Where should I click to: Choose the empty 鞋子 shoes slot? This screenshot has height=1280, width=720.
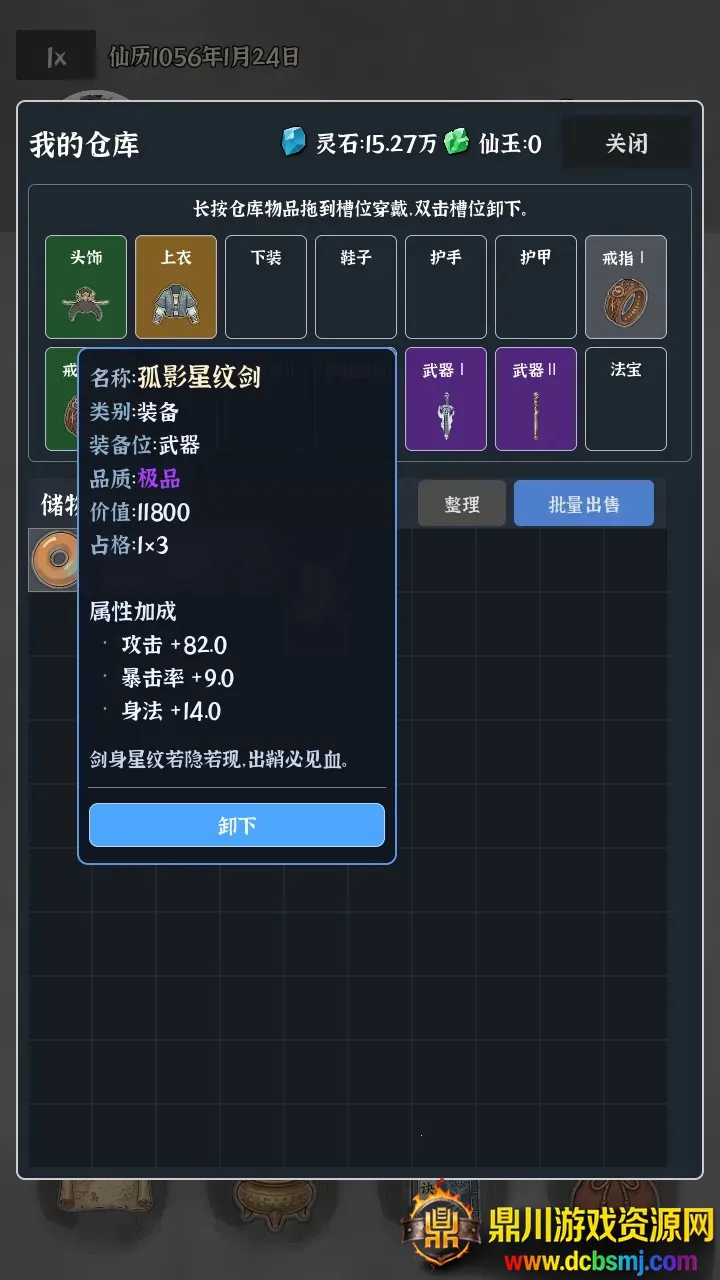[356, 287]
